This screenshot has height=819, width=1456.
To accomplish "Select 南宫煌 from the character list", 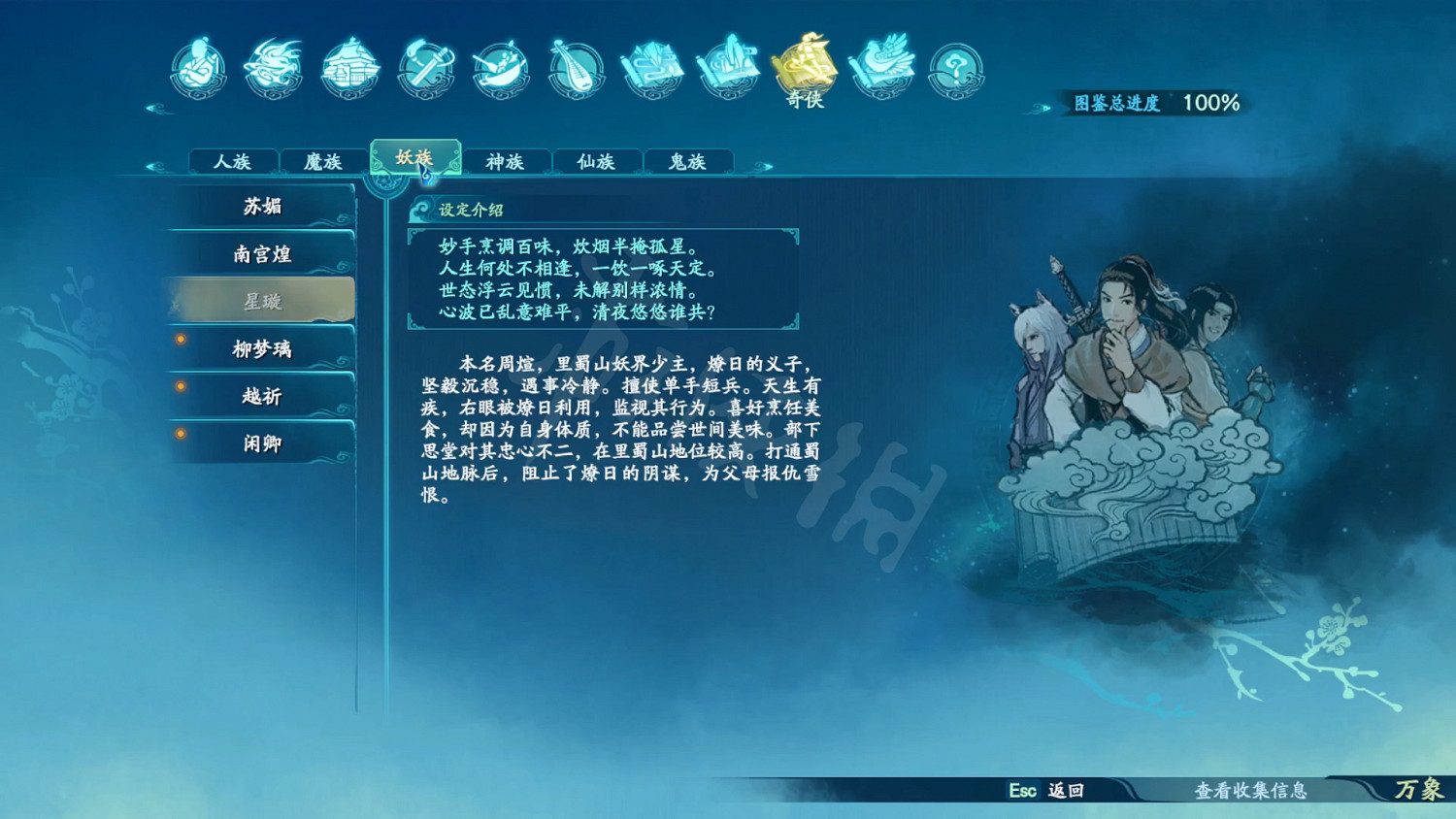I will point(260,253).
